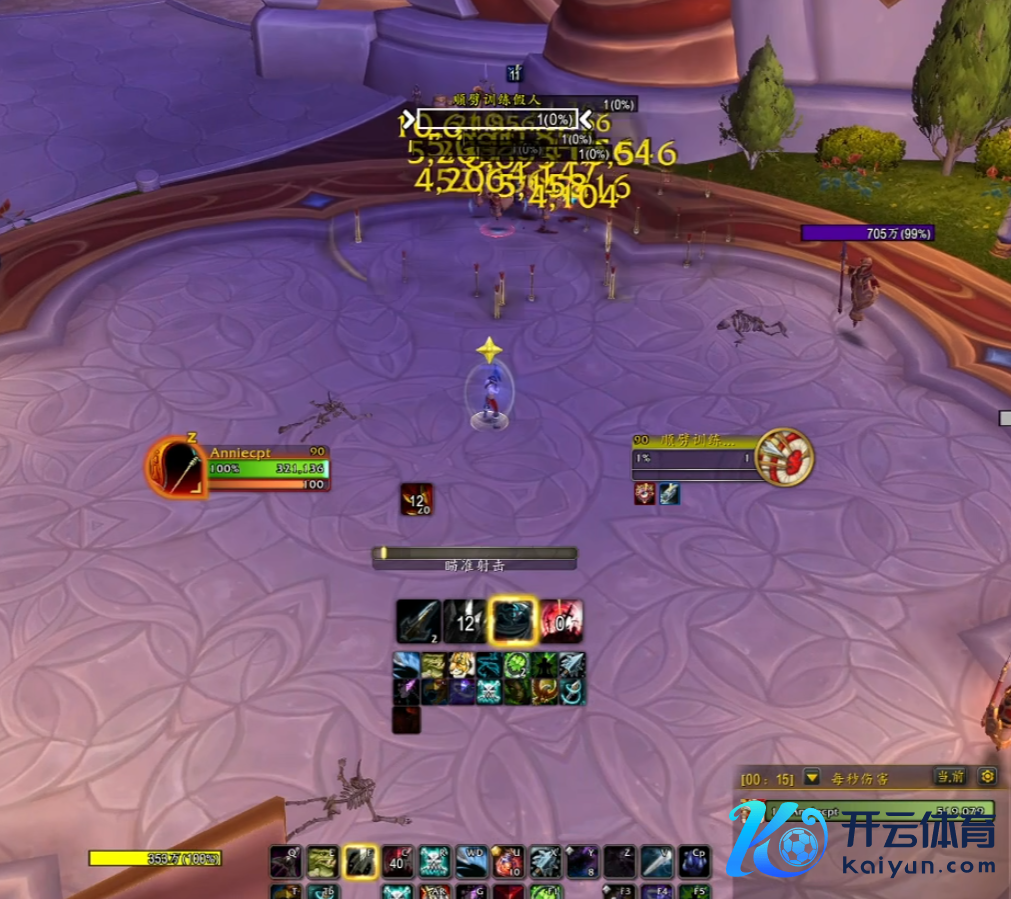Click the gold-glowing tracker icon above spell grid
This screenshot has height=899, width=1011.
[514, 621]
